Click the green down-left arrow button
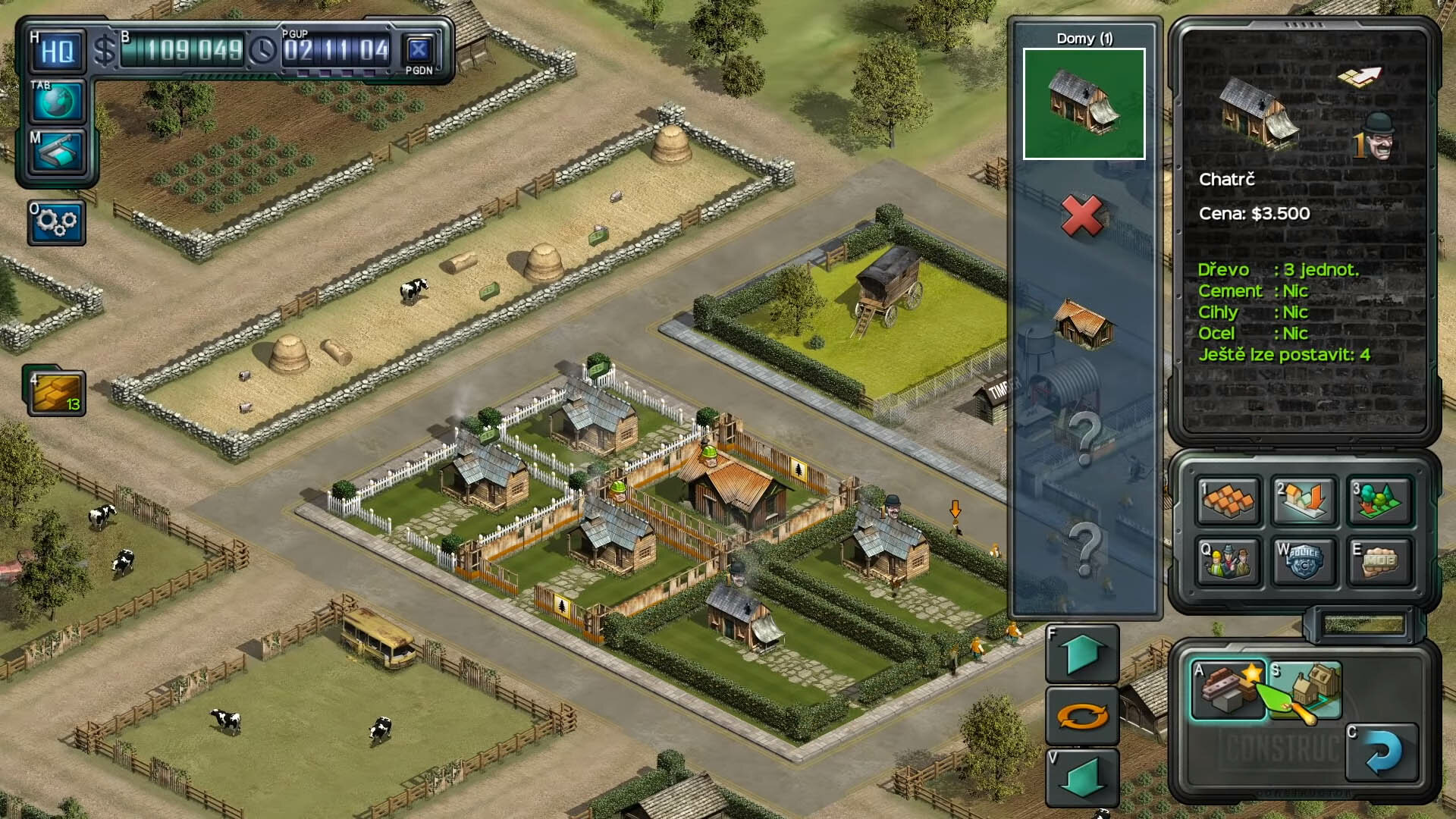Viewport: 1456px width, 819px height. (1082, 779)
